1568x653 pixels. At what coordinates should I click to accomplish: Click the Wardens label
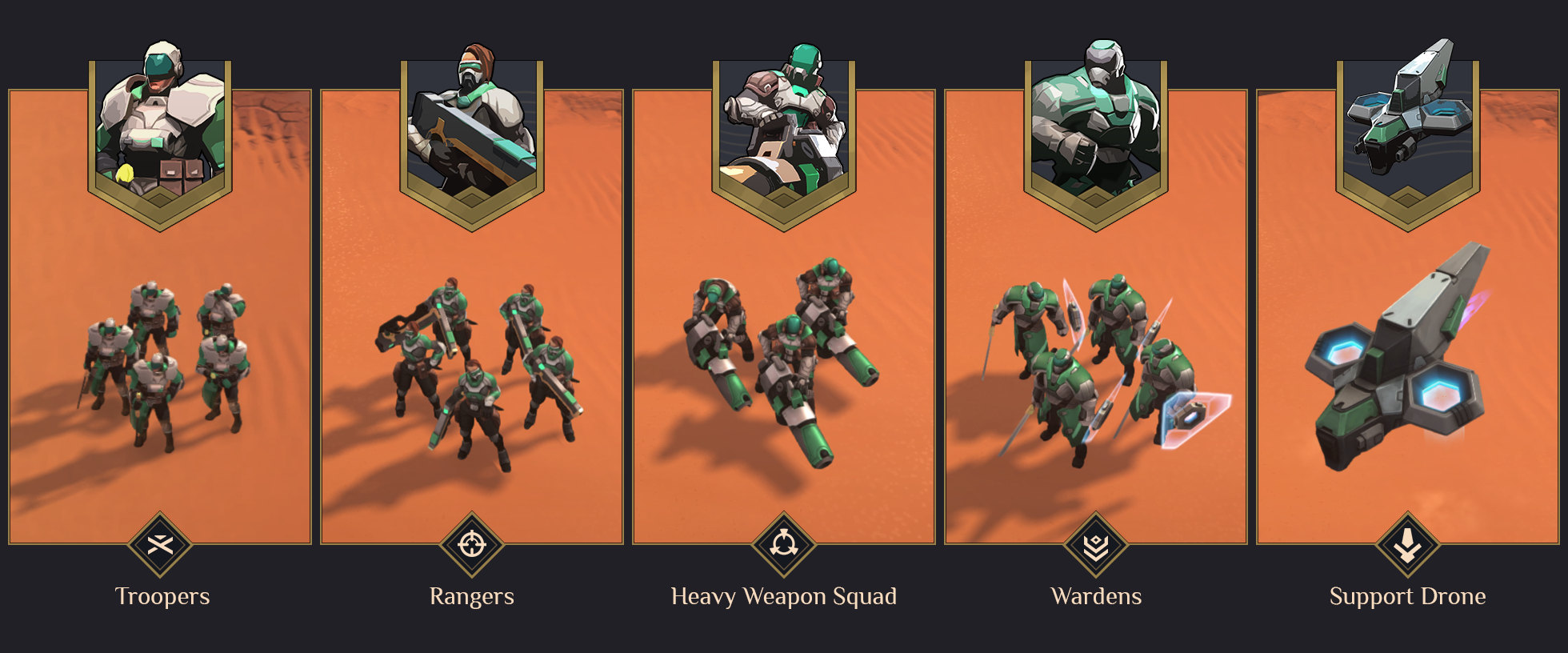1095,596
